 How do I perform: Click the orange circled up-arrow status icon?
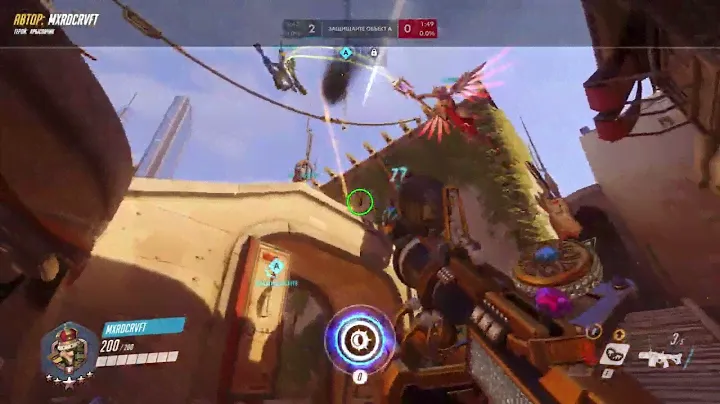pyautogui.click(x=617, y=333)
